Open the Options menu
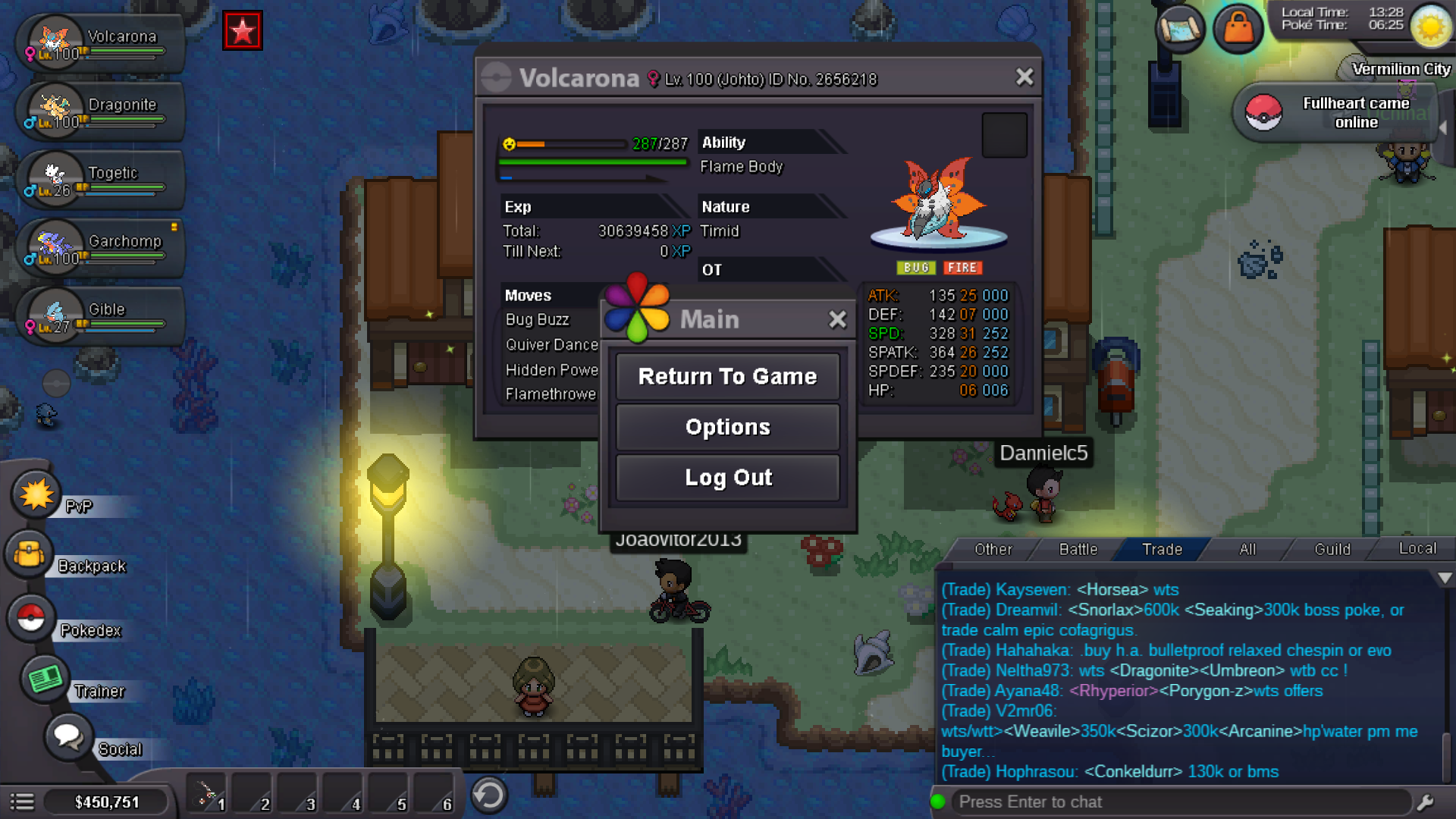This screenshot has height=819, width=1456. click(x=727, y=427)
